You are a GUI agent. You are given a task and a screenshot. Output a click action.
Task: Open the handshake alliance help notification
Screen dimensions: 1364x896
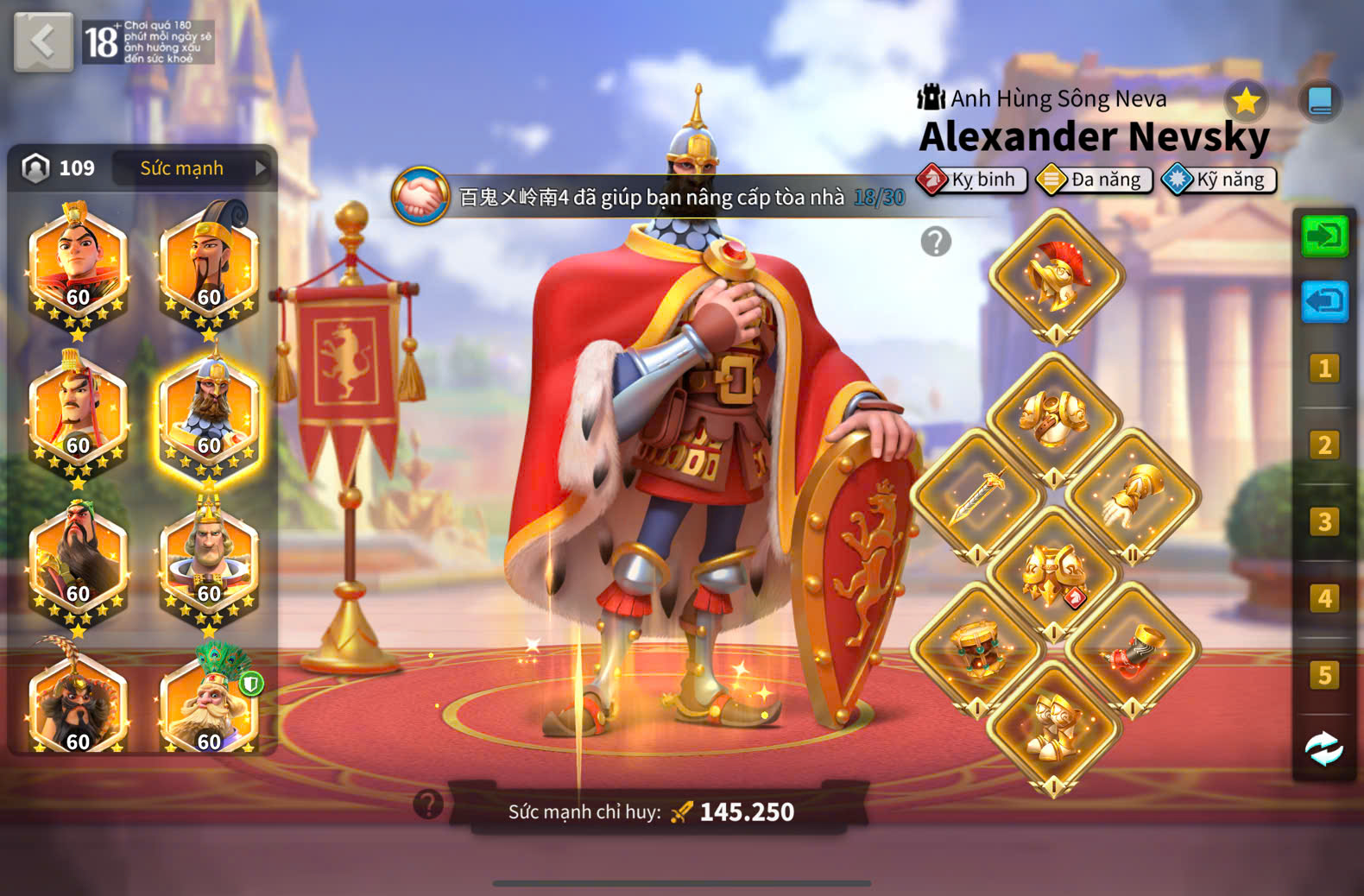click(420, 196)
